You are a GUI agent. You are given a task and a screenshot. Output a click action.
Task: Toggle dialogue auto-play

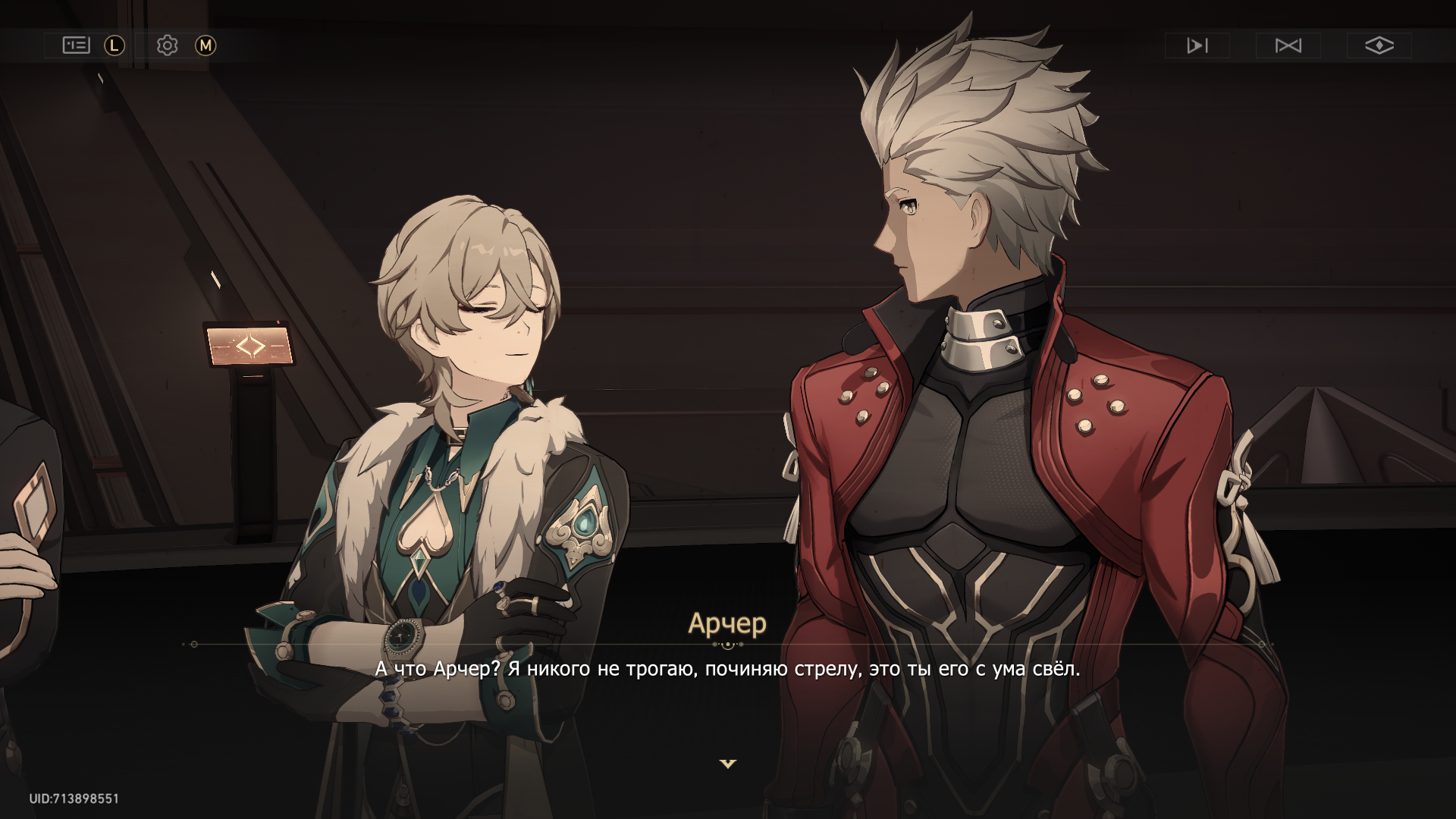(1197, 45)
